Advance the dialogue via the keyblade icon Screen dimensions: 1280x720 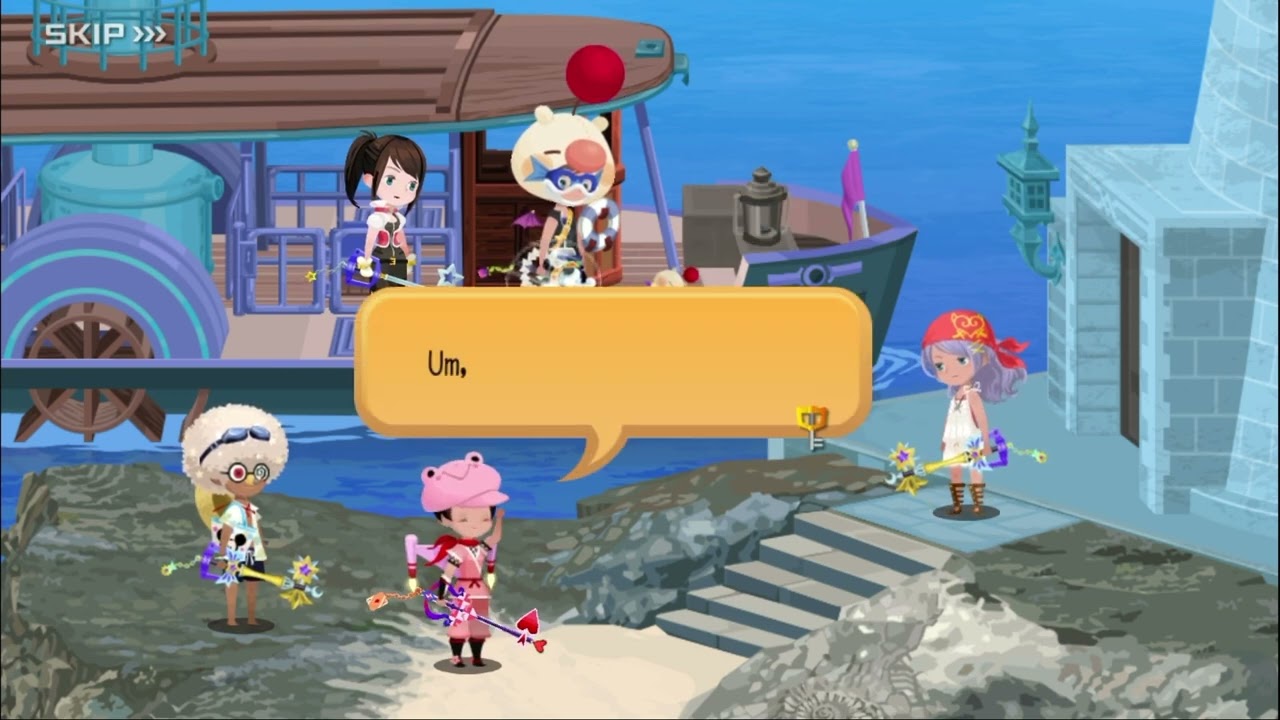tap(812, 425)
